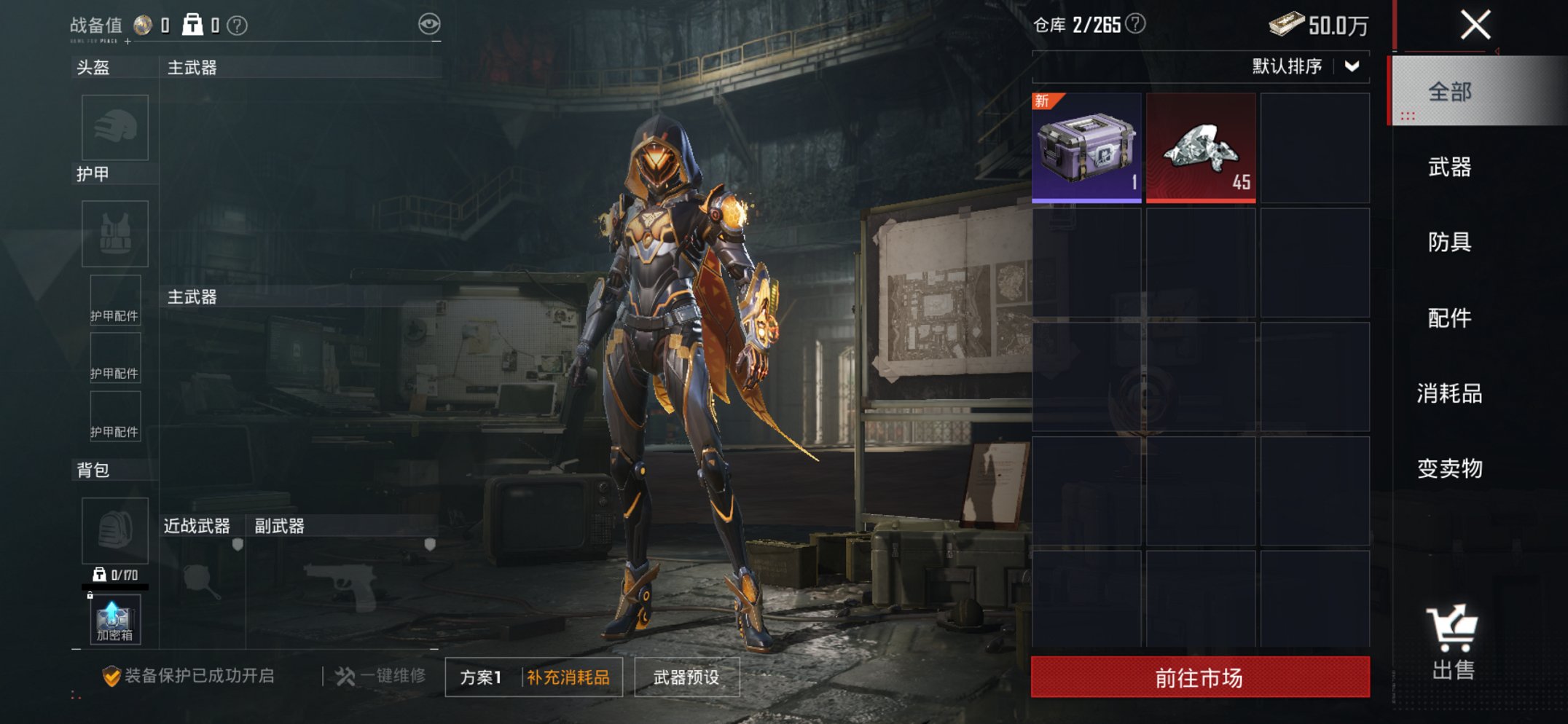Toggle the eye visibility icon
Viewport: 1568px width, 724px height.
click(x=429, y=24)
